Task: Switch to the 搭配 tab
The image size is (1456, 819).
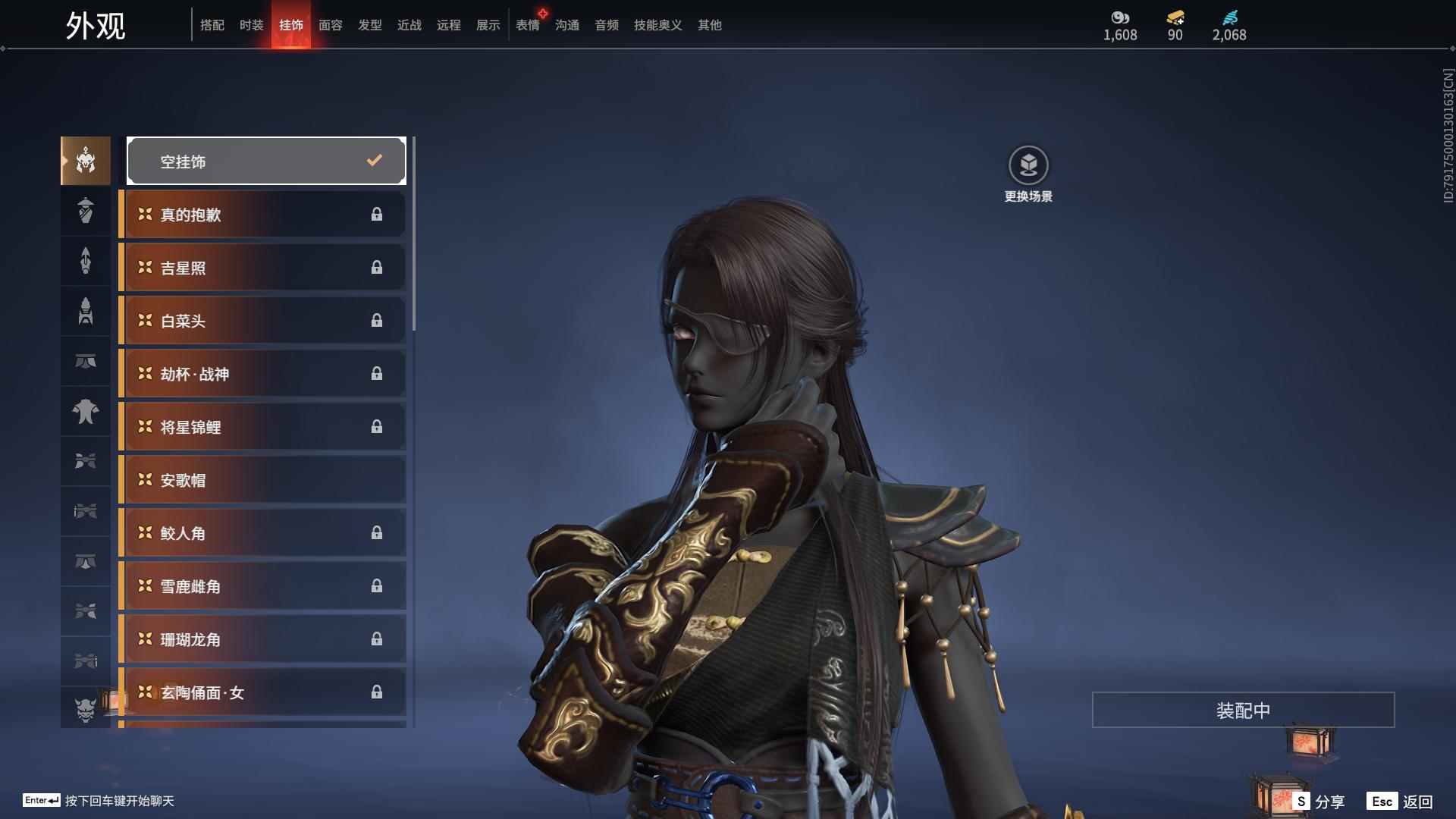Action: coord(212,25)
